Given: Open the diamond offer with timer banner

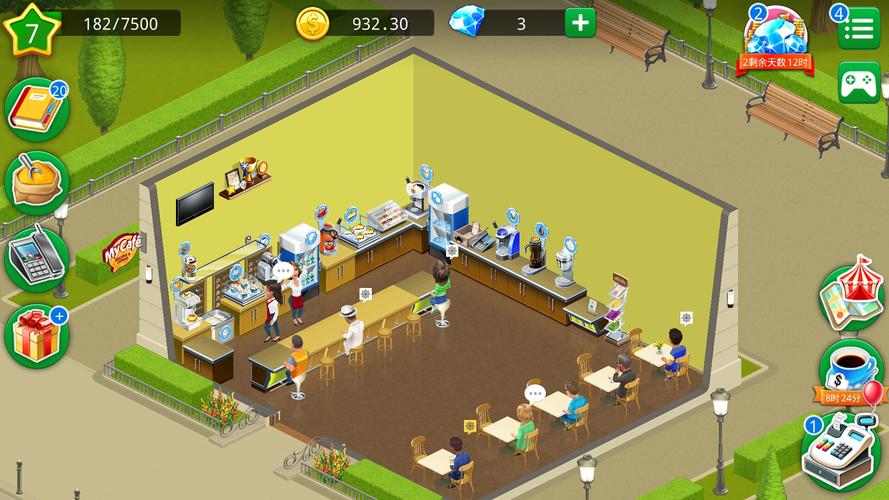Looking at the screenshot, I should tap(776, 40).
